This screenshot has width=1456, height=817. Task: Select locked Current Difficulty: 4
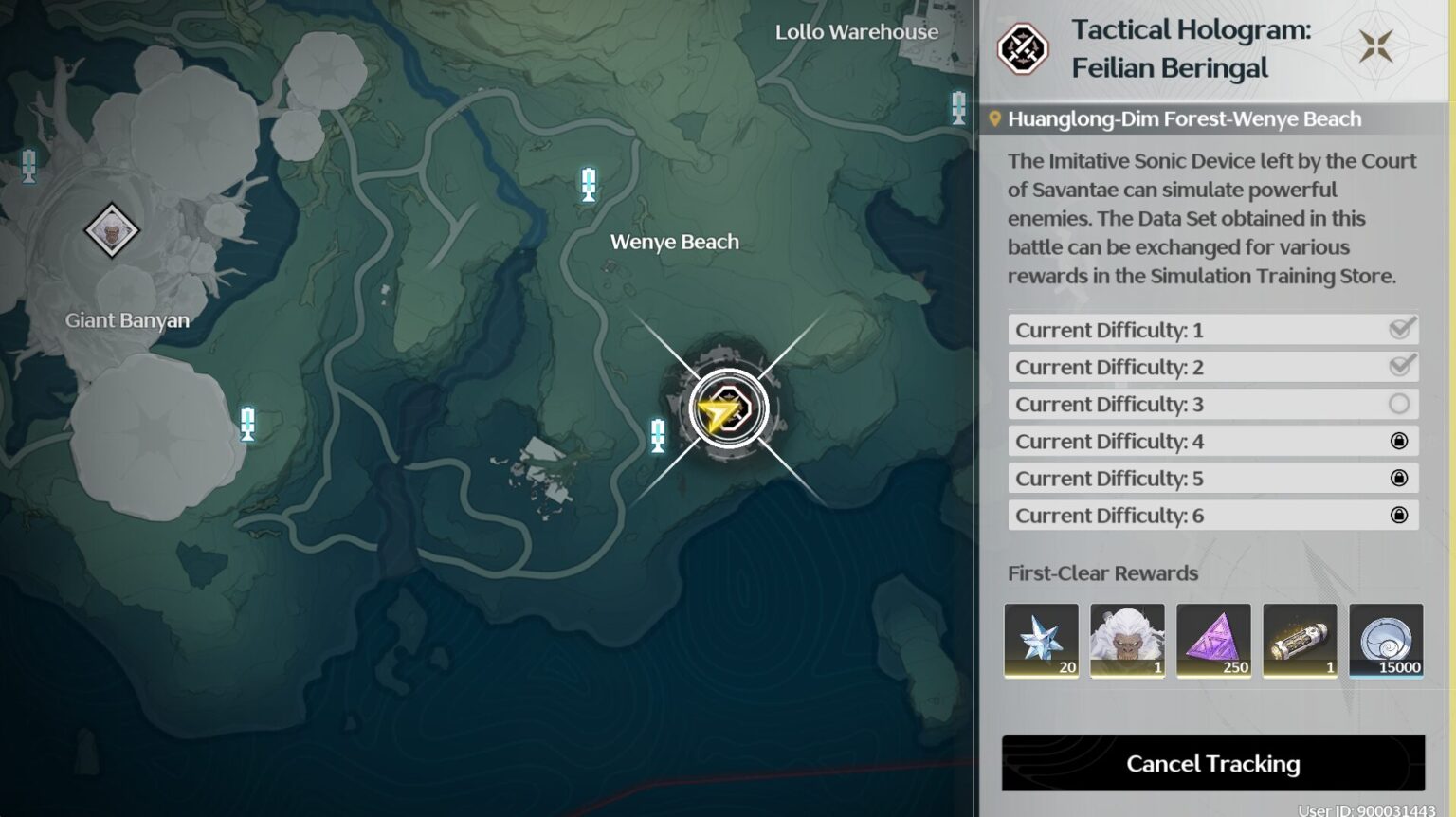[1212, 442]
